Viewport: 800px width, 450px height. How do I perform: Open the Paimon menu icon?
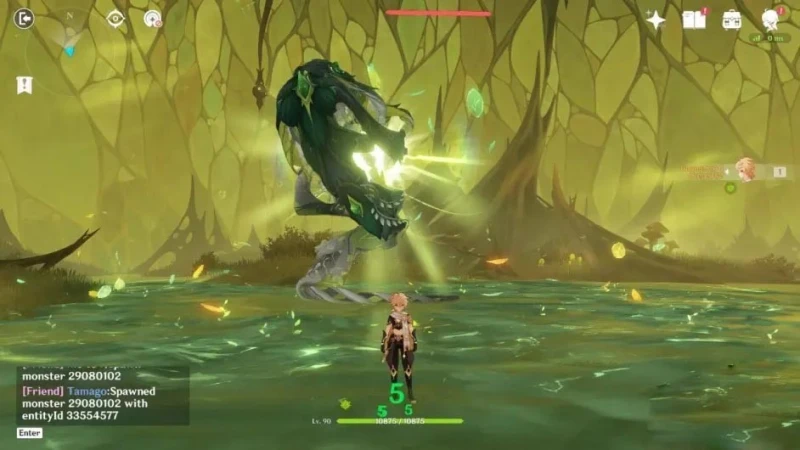[x=771, y=19]
